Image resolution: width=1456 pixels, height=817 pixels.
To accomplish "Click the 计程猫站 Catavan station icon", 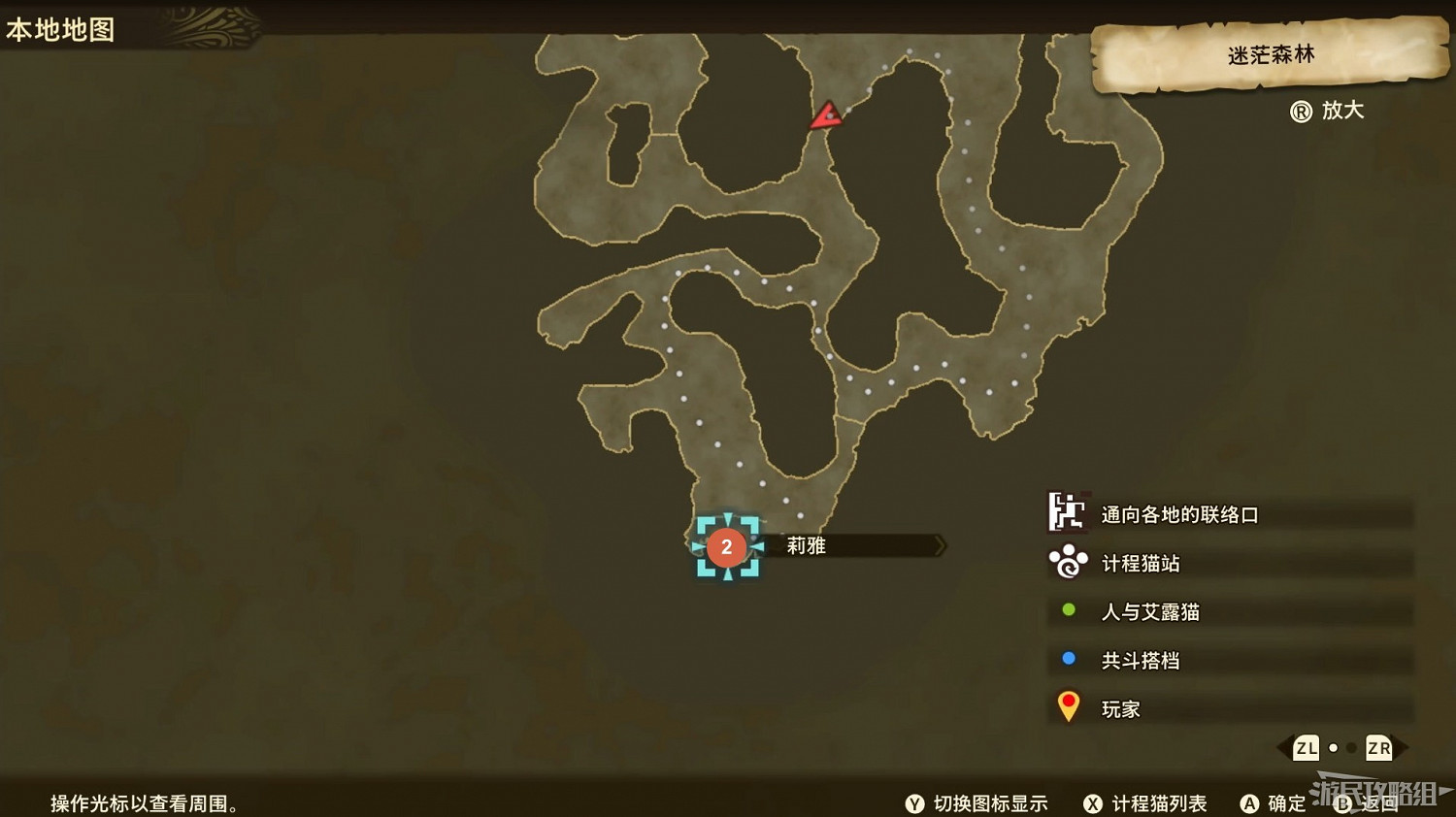I will pyautogui.click(x=1066, y=563).
